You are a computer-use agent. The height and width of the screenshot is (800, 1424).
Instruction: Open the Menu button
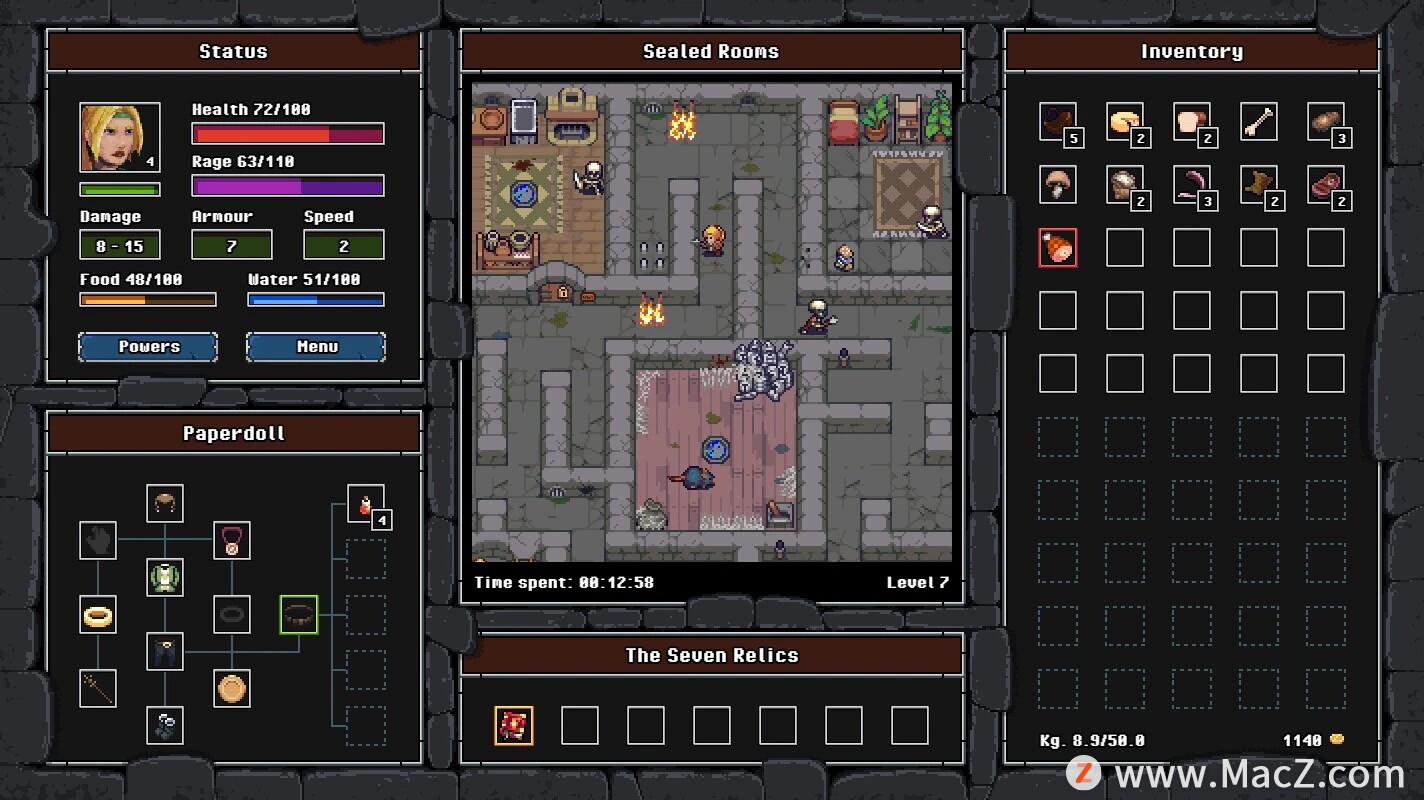point(316,347)
